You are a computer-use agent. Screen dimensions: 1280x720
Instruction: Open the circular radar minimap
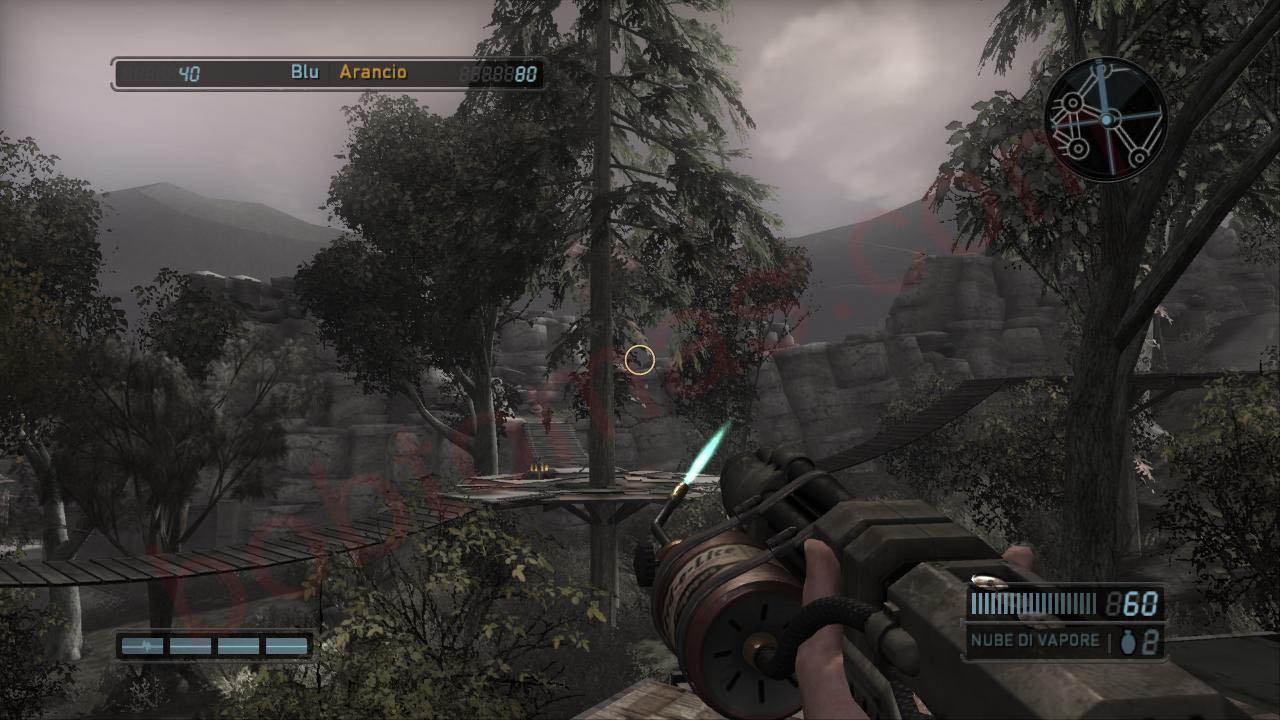pos(1106,120)
